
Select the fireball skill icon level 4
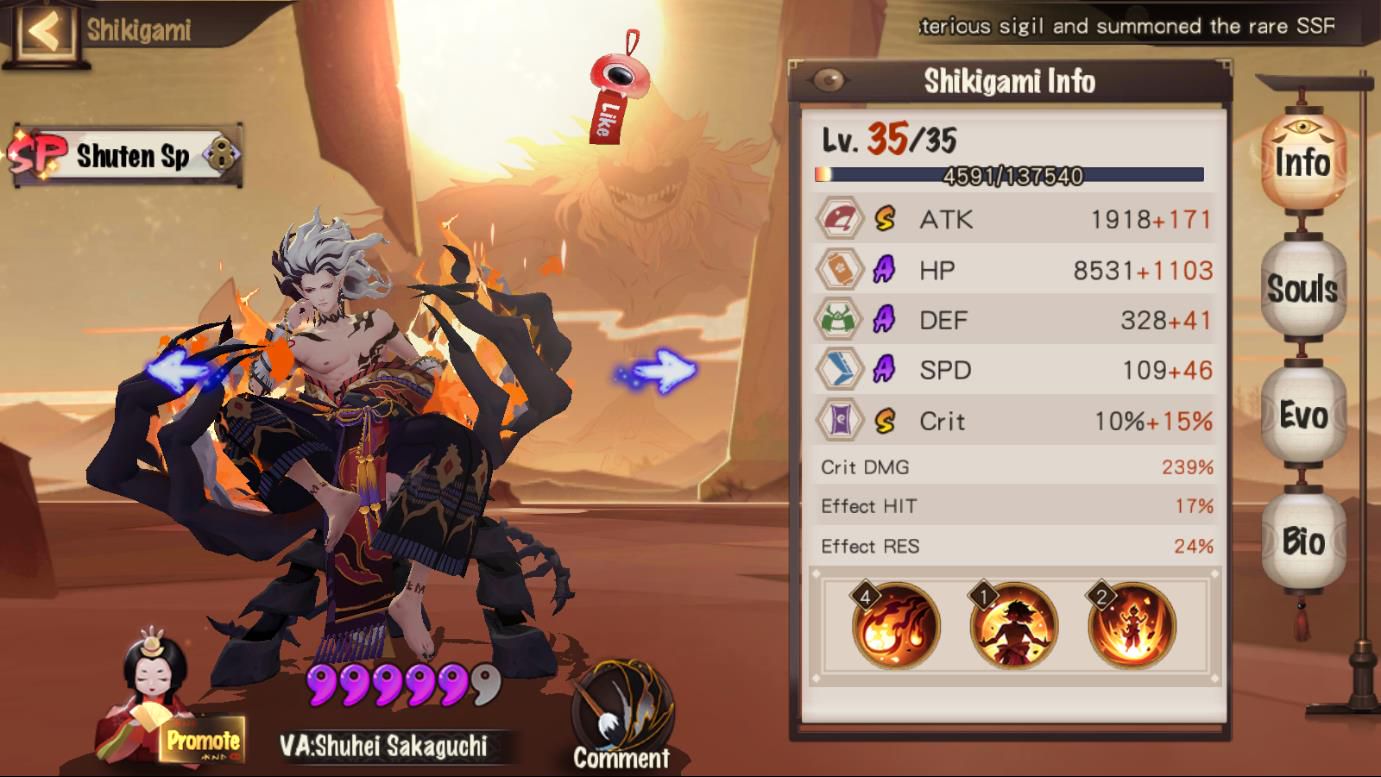[x=895, y=625]
